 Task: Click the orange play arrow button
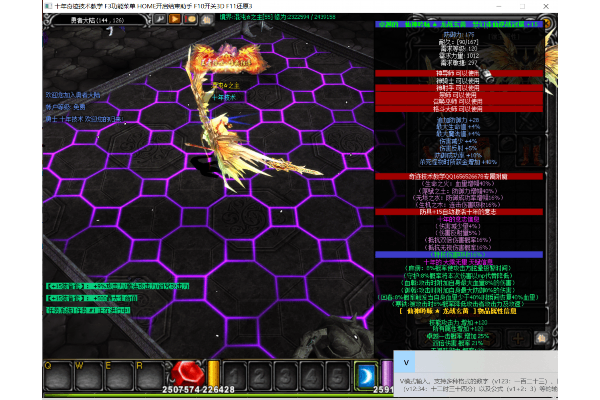click(x=176, y=18)
